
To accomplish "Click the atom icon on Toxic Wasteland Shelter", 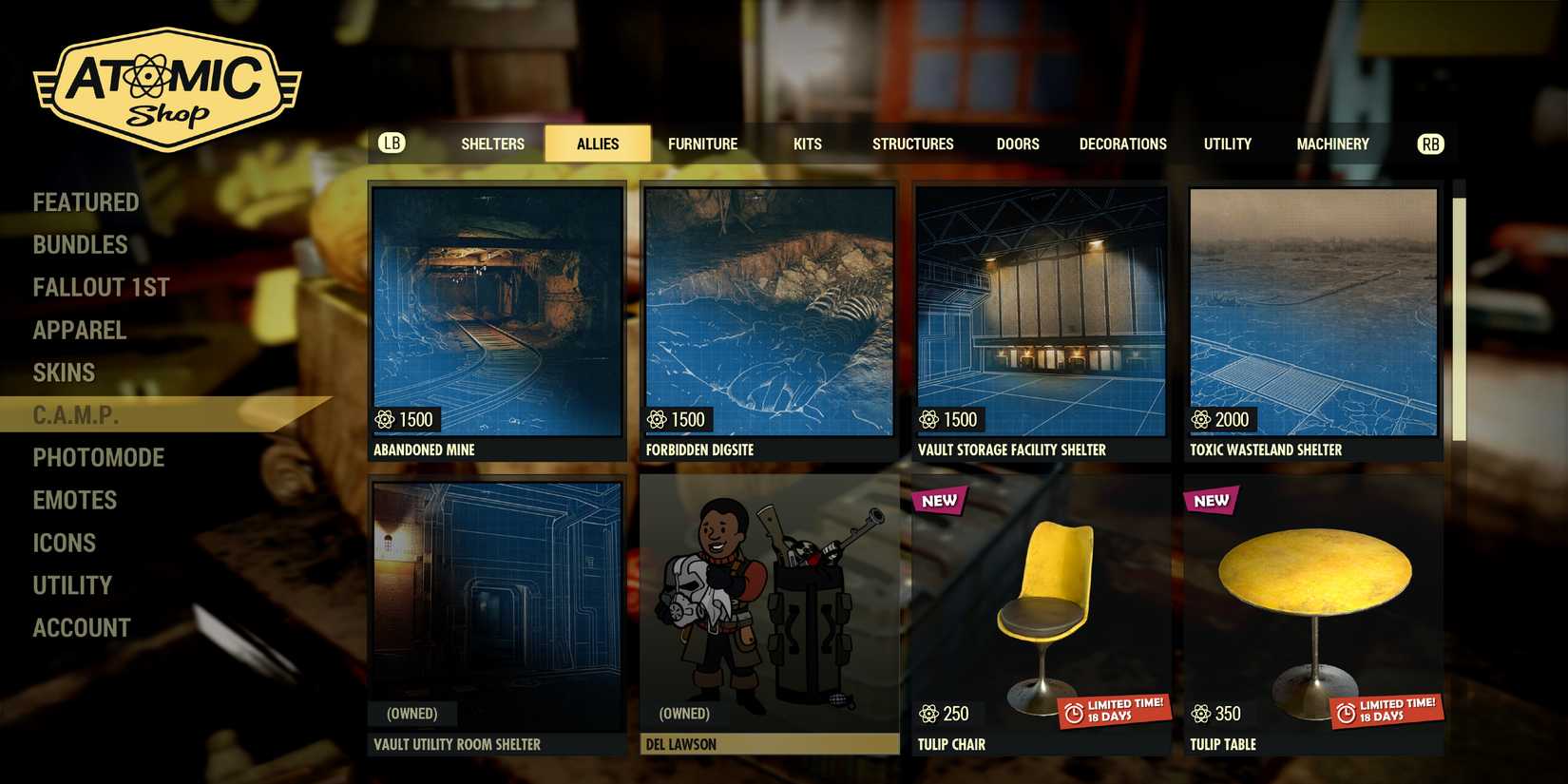I will pos(1202,419).
